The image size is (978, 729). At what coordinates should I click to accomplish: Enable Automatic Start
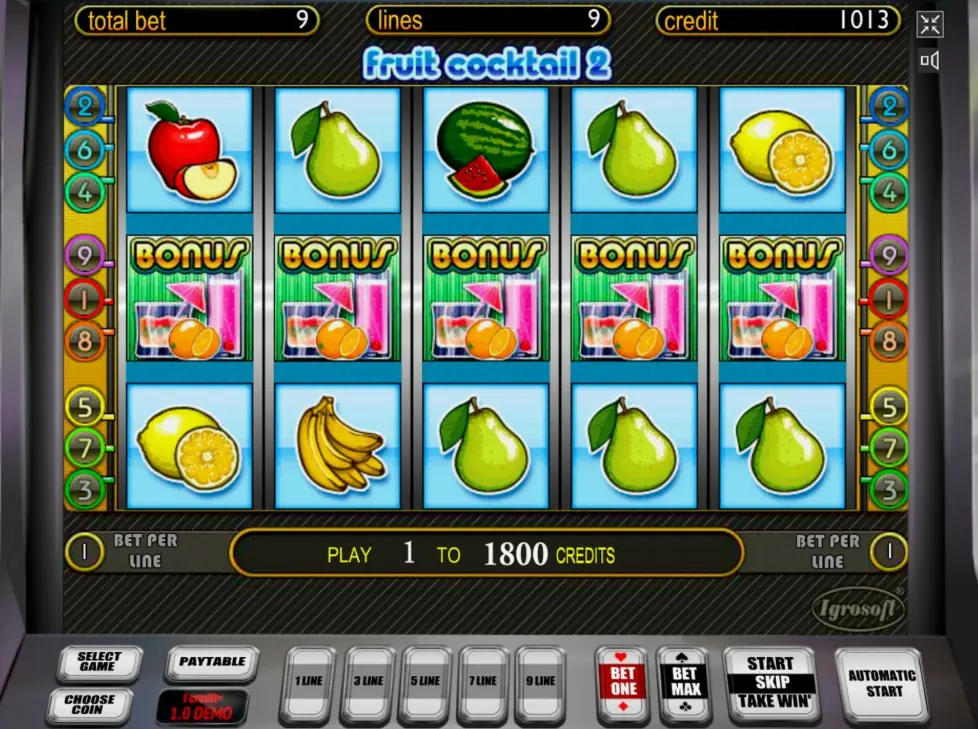(x=881, y=683)
